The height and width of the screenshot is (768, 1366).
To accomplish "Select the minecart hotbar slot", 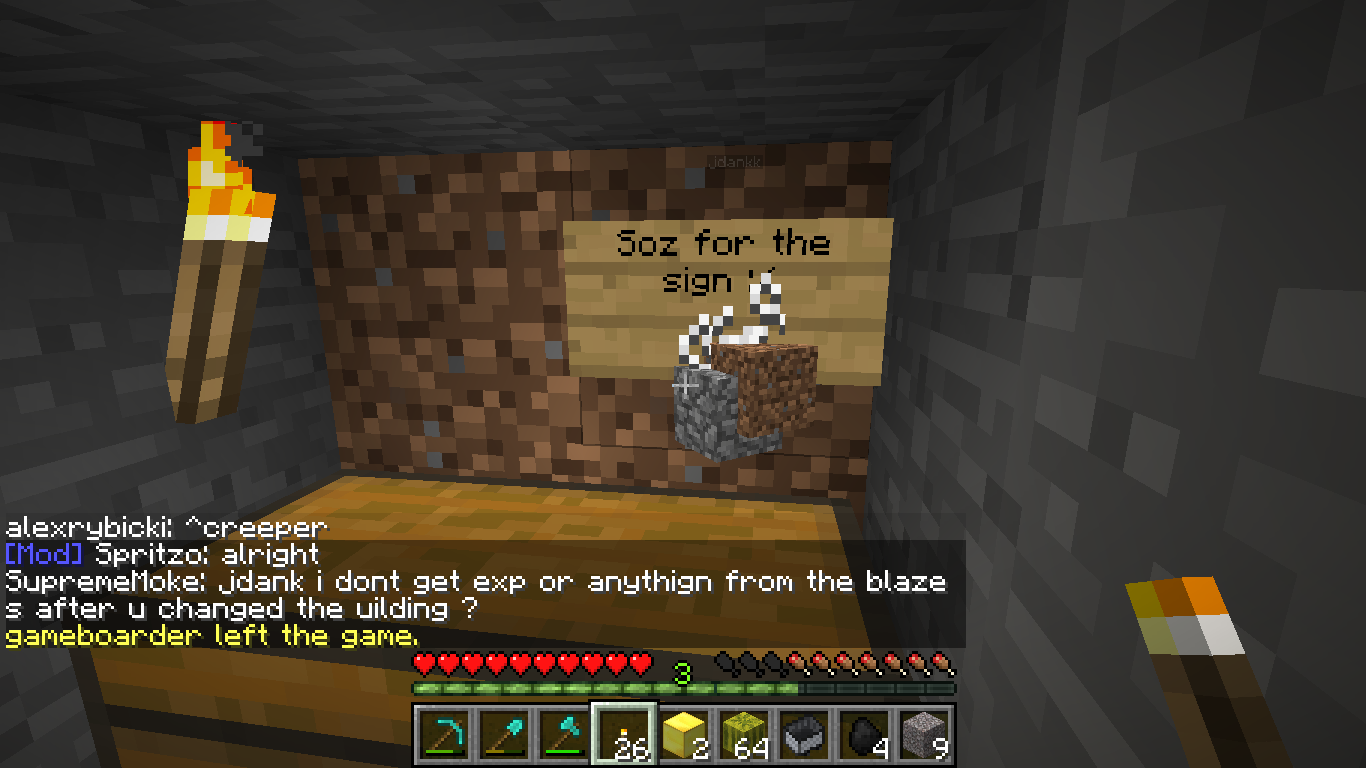I will [806, 735].
